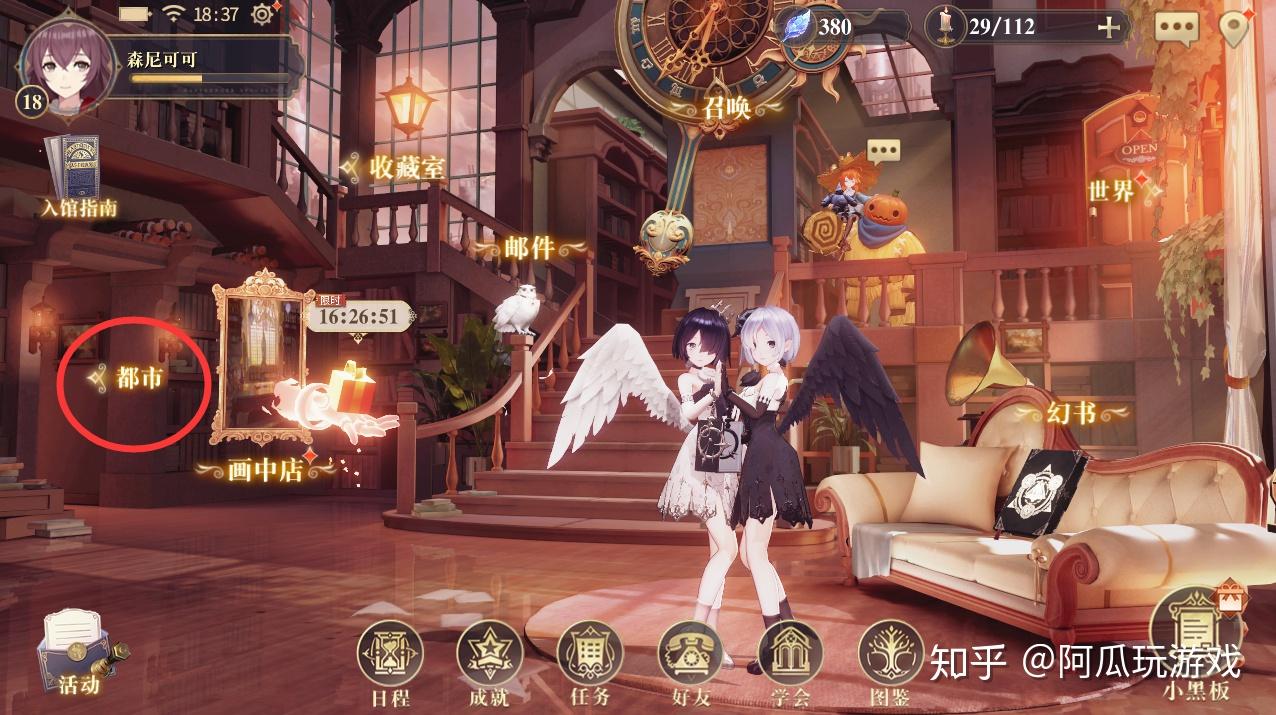
Task: Open the 图鉴 encyclopedia tree icon
Action: [x=890, y=660]
